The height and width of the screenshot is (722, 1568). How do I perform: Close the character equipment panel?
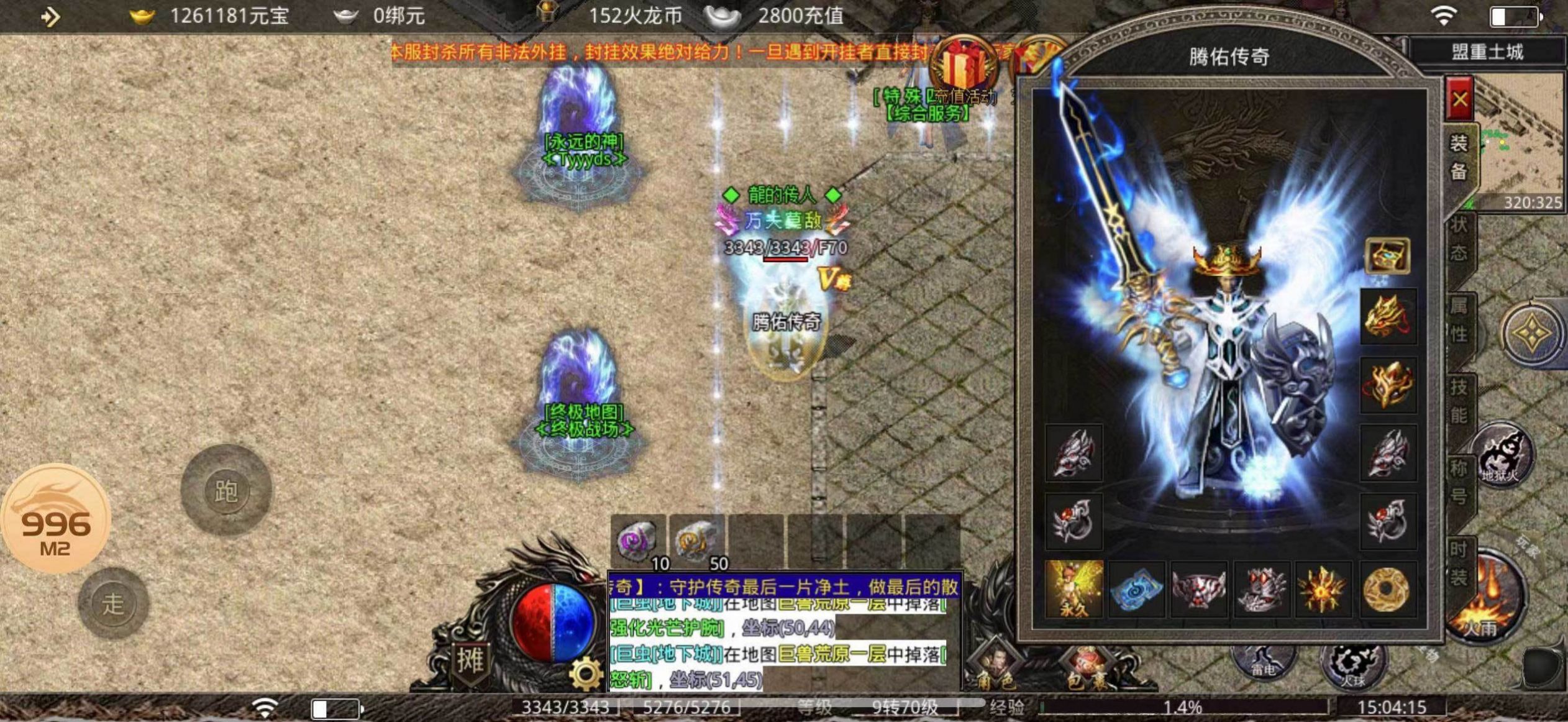(1459, 98)
